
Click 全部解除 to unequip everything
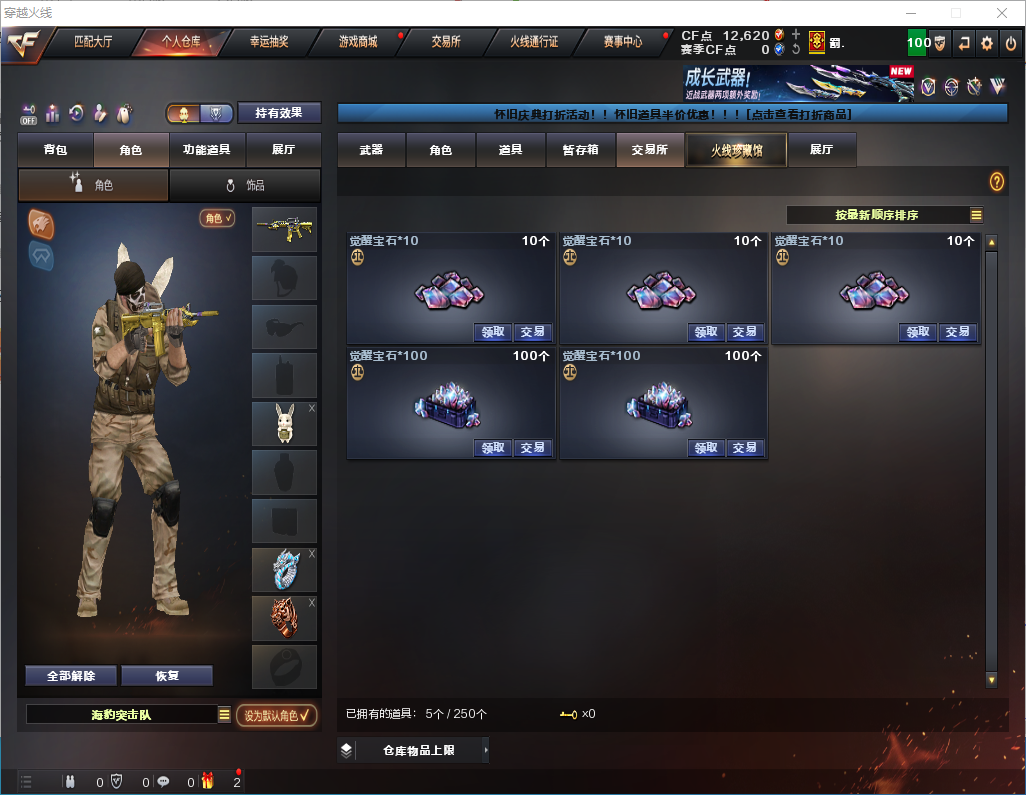[x=71, y=676]
